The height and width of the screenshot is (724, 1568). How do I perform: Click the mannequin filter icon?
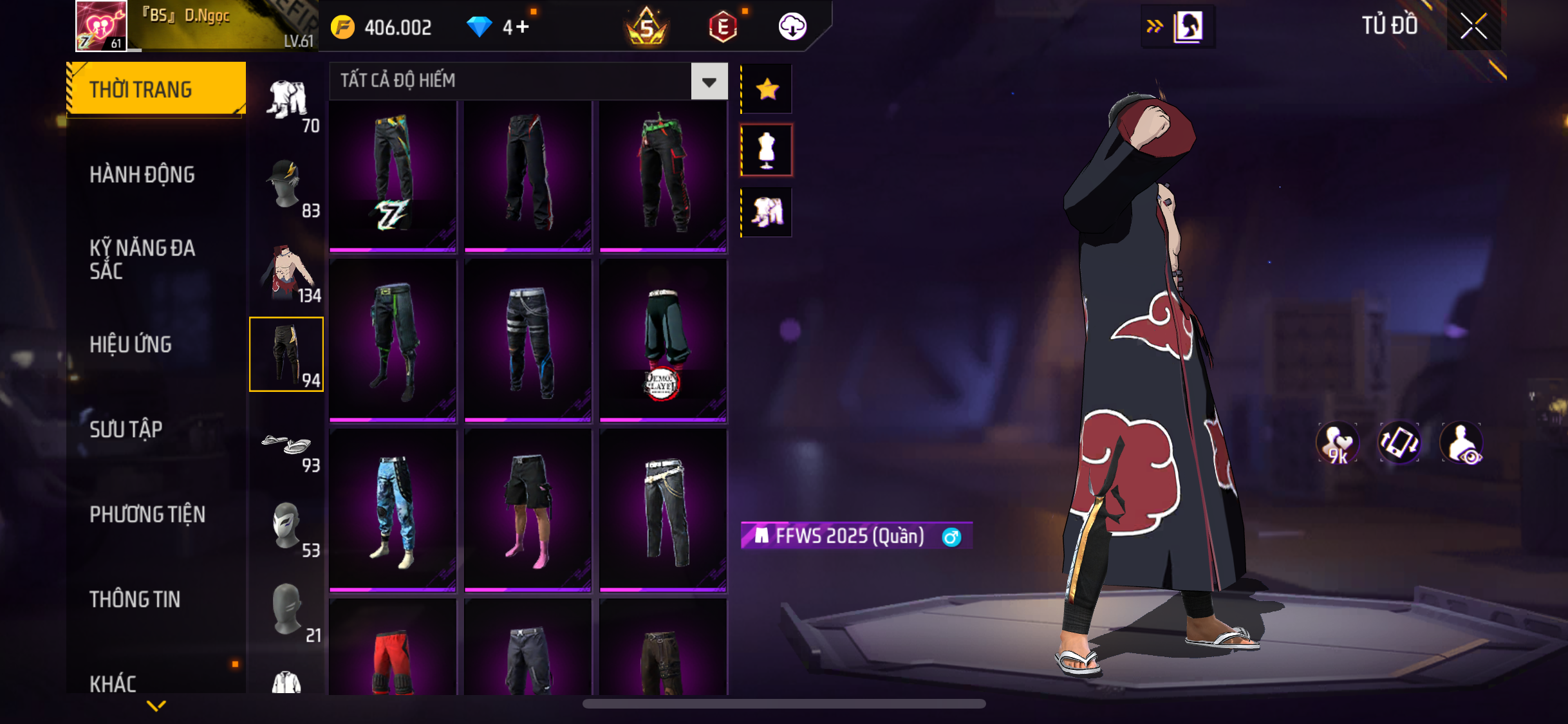pyautogui.click(x=767, y=150)
